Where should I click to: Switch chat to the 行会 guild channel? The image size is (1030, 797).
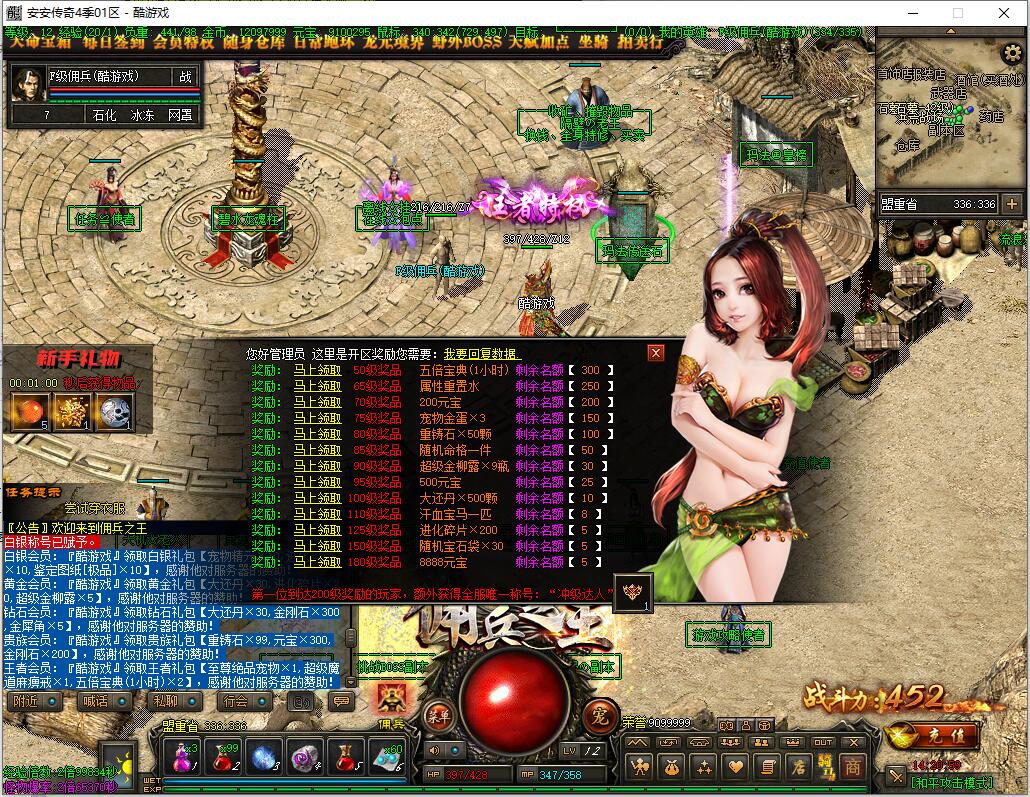pyautogui.click(x=235, y=701)
